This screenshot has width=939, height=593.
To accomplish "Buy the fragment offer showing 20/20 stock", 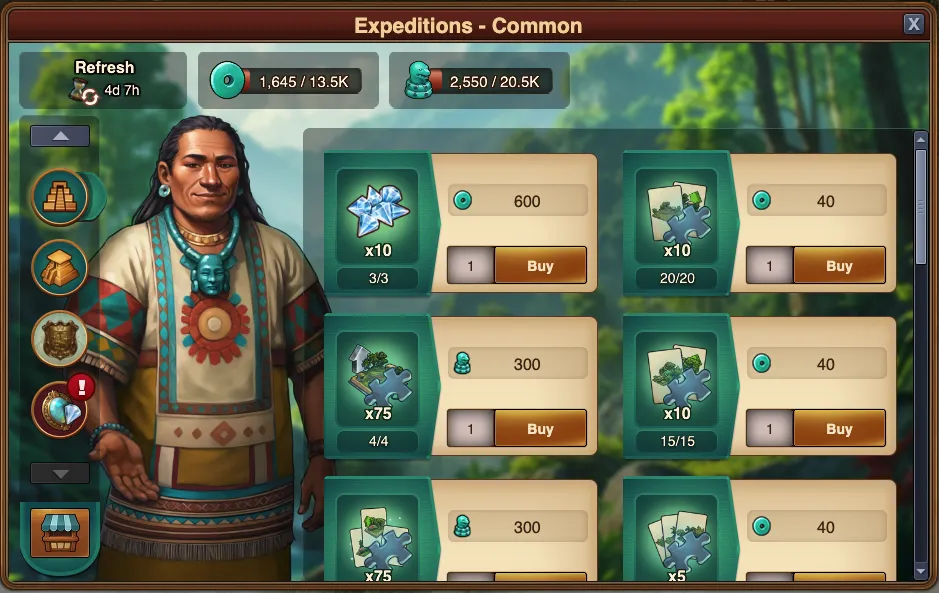I will click(839, 267).
